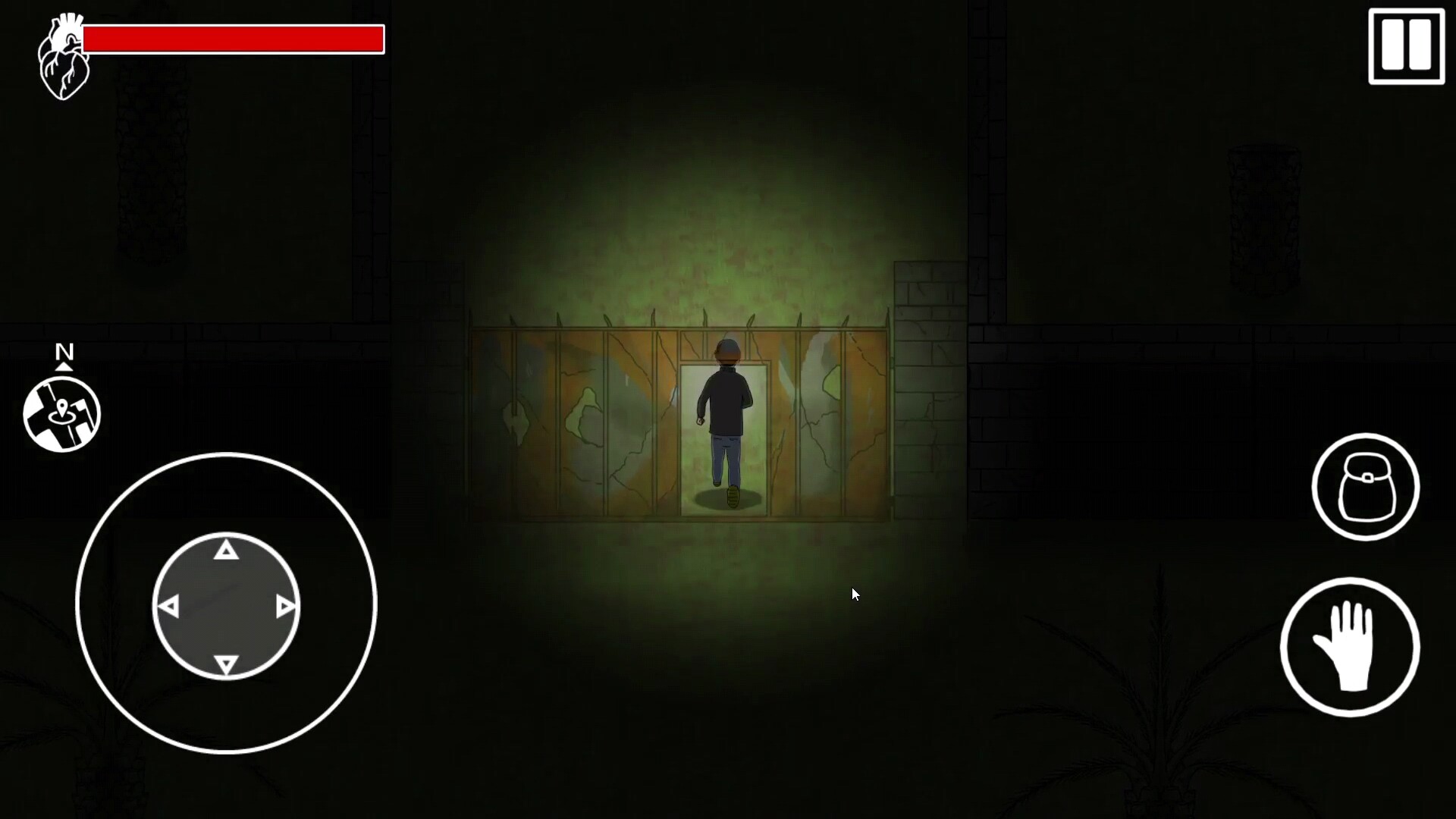Image resolution: width=1456 pixels, height=819 pixels.
Task: Tap the heart icon next to health bar
Action: coord(64,53)
